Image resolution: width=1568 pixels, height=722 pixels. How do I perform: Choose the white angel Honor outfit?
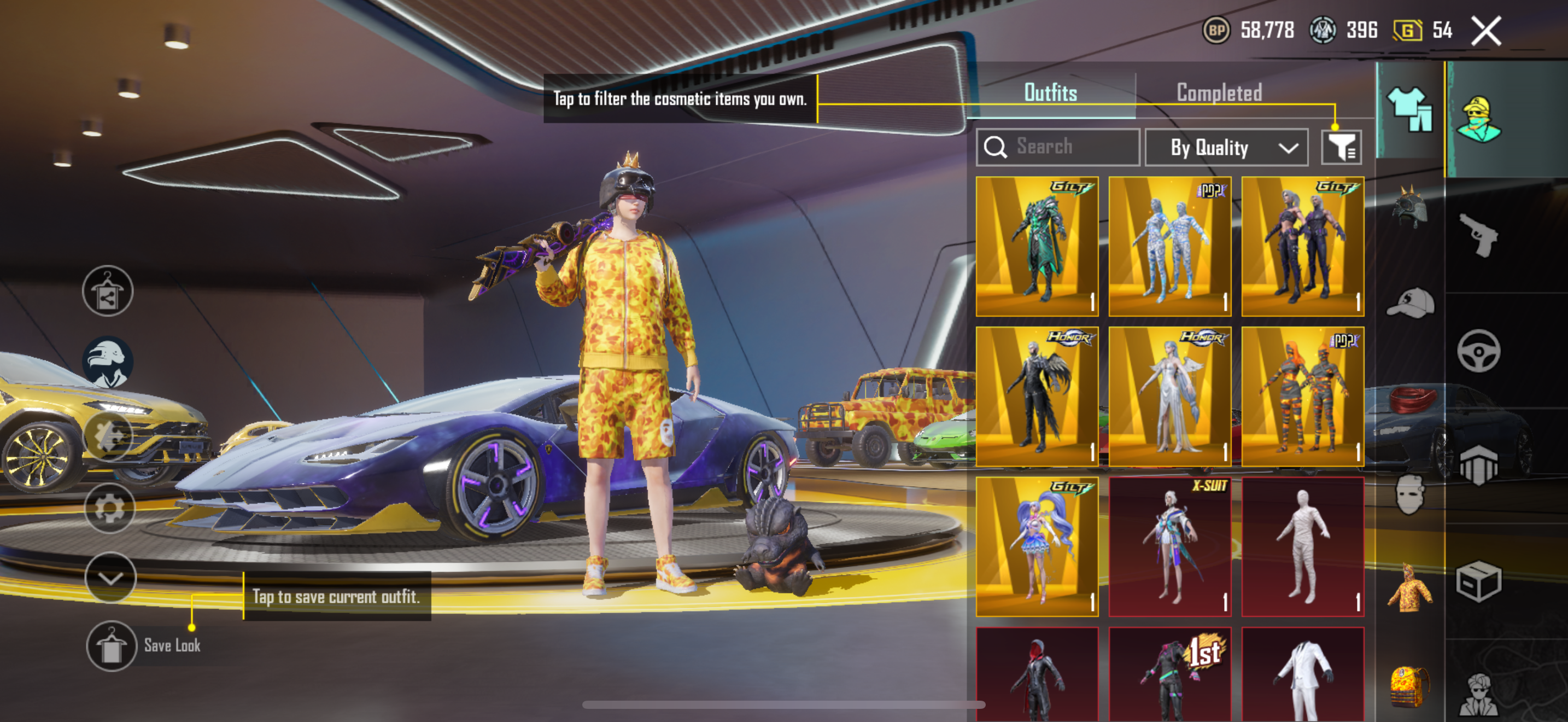pyautogui.click(x=1169, y=397)
